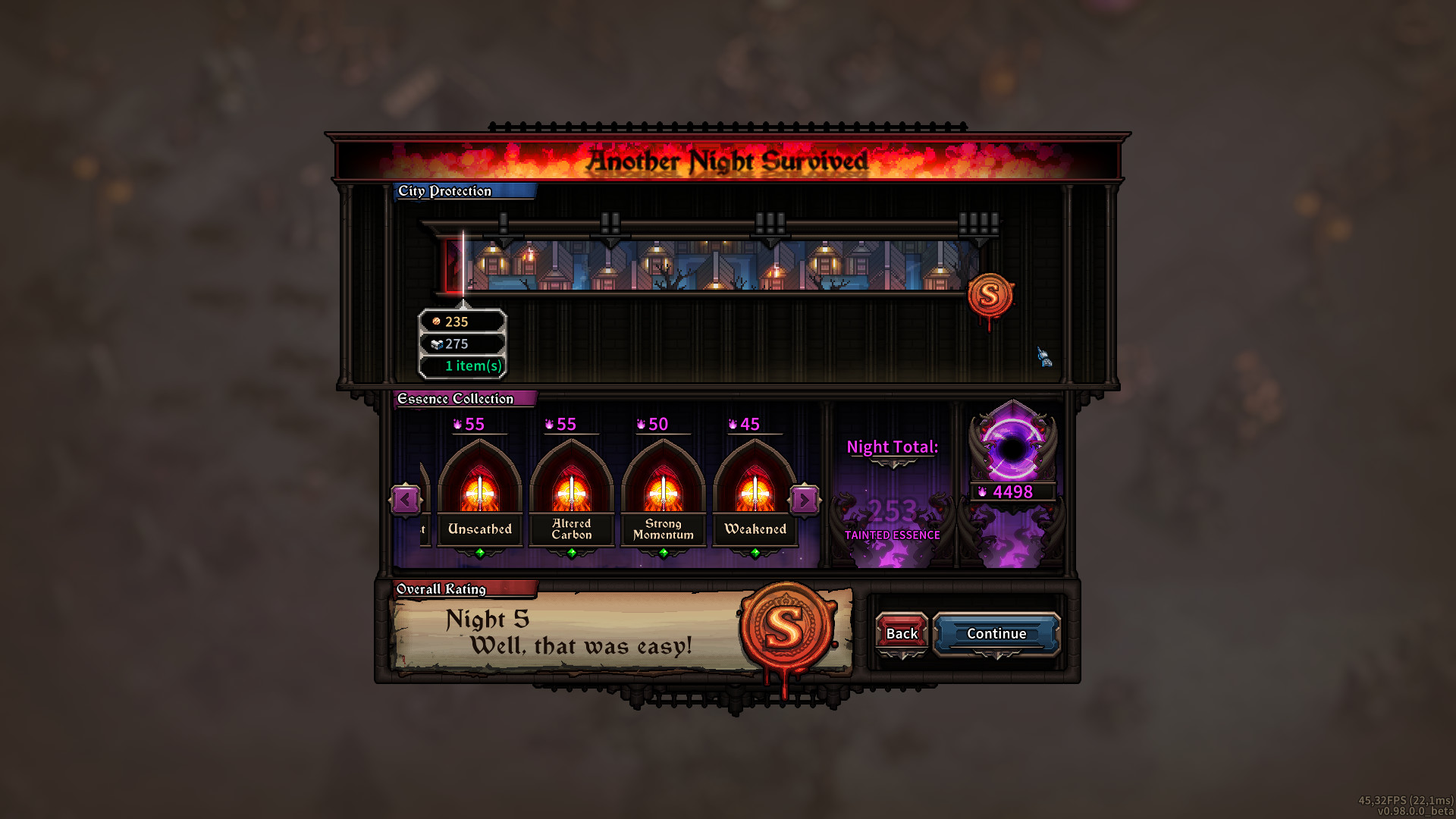Select the Unscathed flaming sword emblem
This screenshot has width=1456, height=819.
(x=479, y=493)
